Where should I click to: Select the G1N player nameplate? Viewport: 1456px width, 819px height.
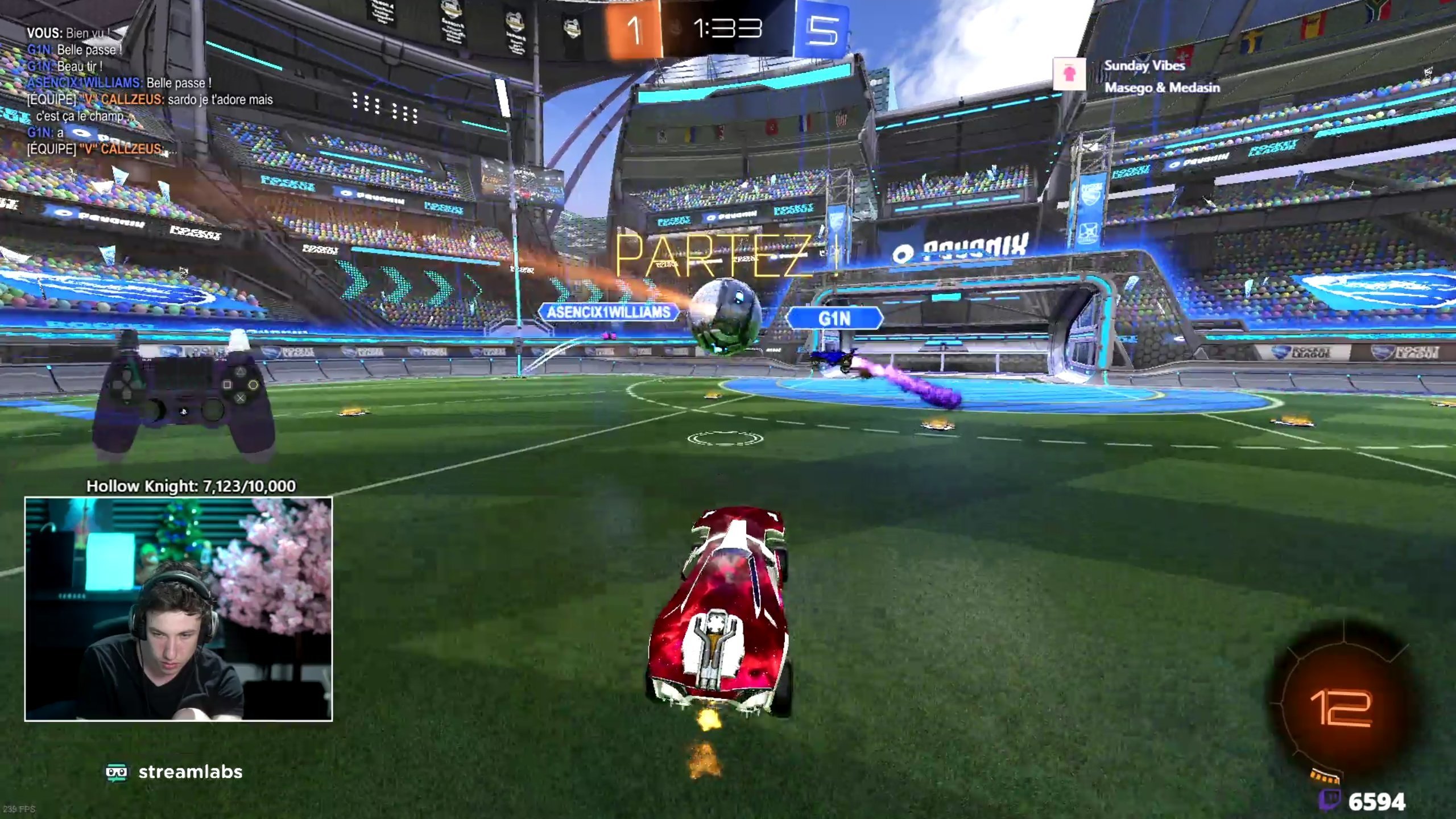tap(834, 318)
